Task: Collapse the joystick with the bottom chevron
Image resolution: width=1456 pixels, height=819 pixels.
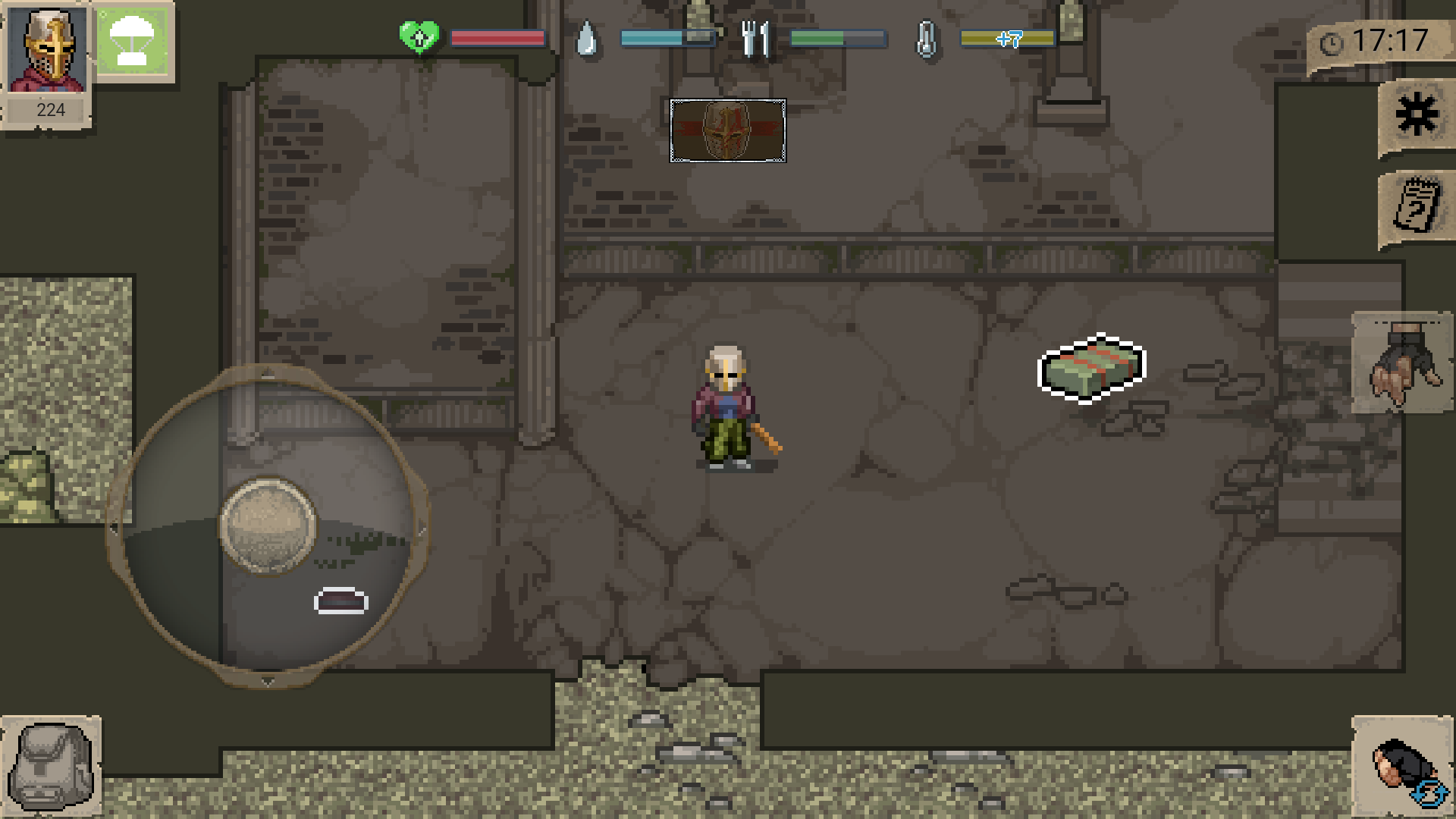Action: [x=267, y=682]
